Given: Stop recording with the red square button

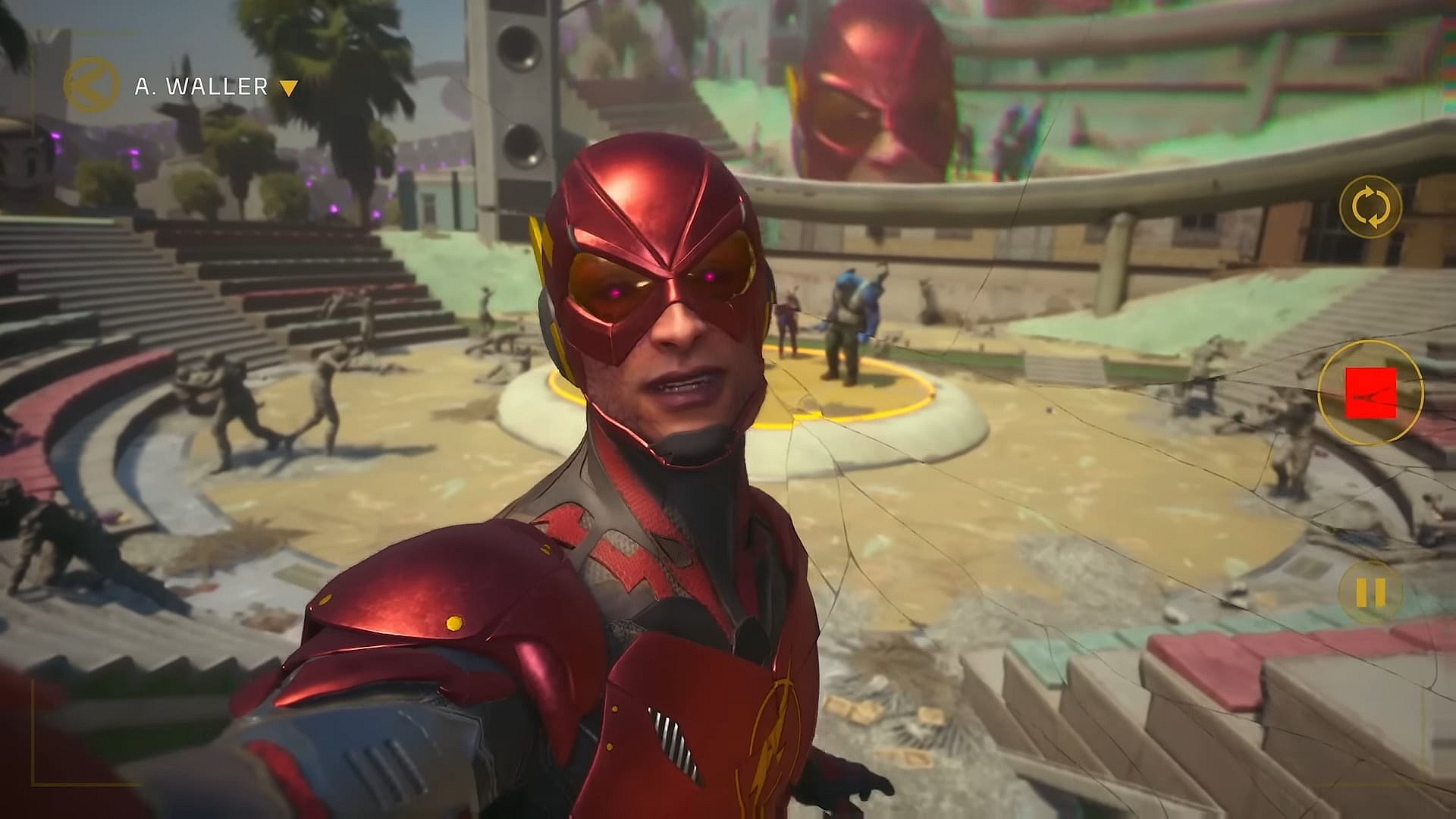Looking at the screenshot, I should 1370,393.
